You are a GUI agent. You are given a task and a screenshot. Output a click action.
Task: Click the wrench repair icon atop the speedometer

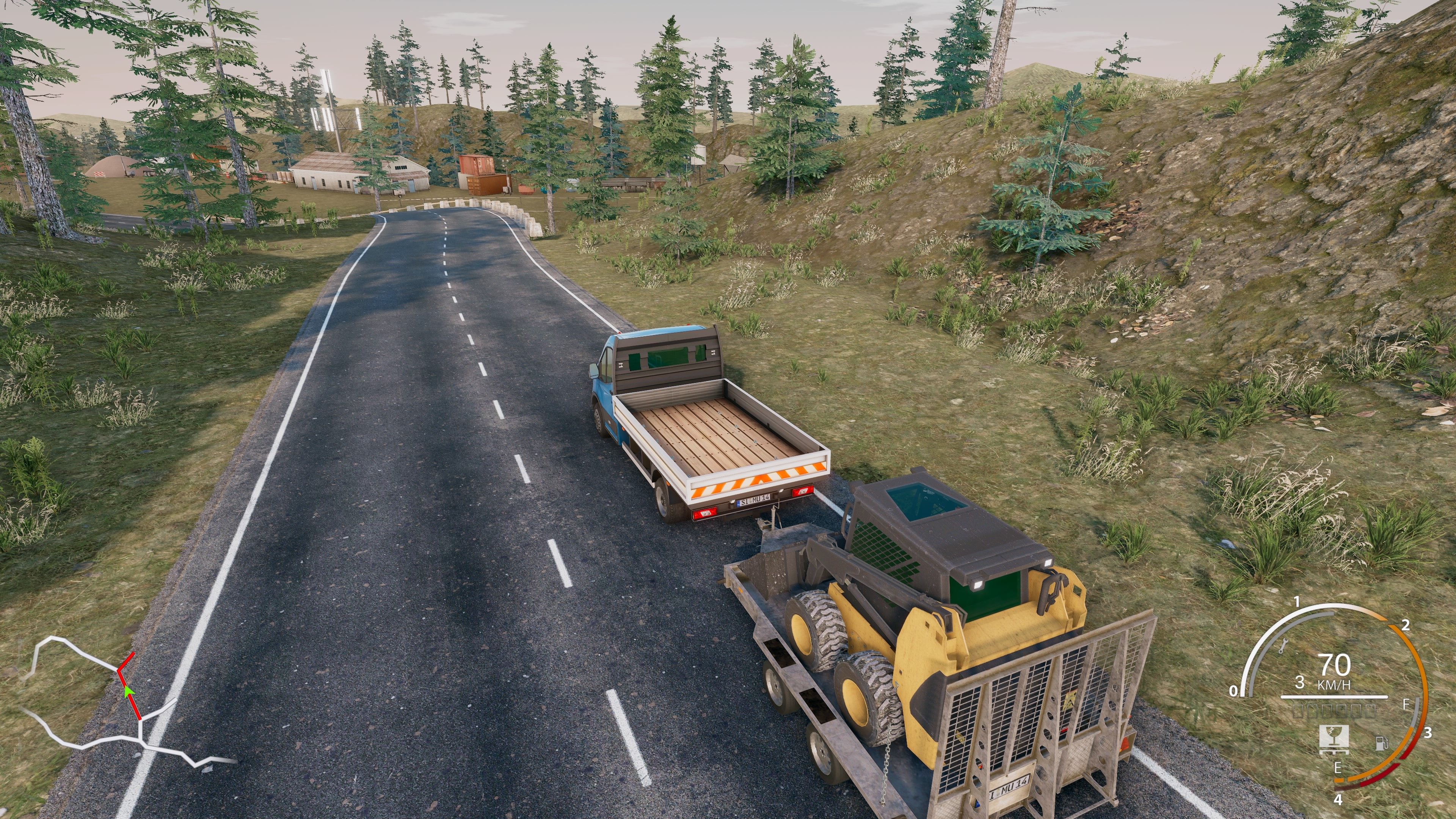point(1285,645)
